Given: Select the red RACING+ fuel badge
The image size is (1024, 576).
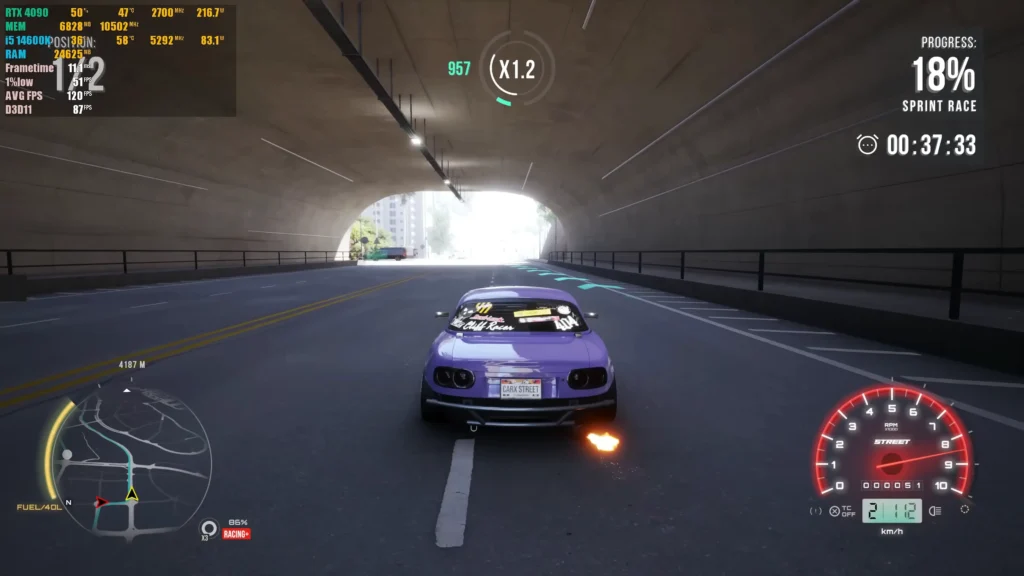Looking at the screenshot, I should pyautogui.click(x=237, y=534).
